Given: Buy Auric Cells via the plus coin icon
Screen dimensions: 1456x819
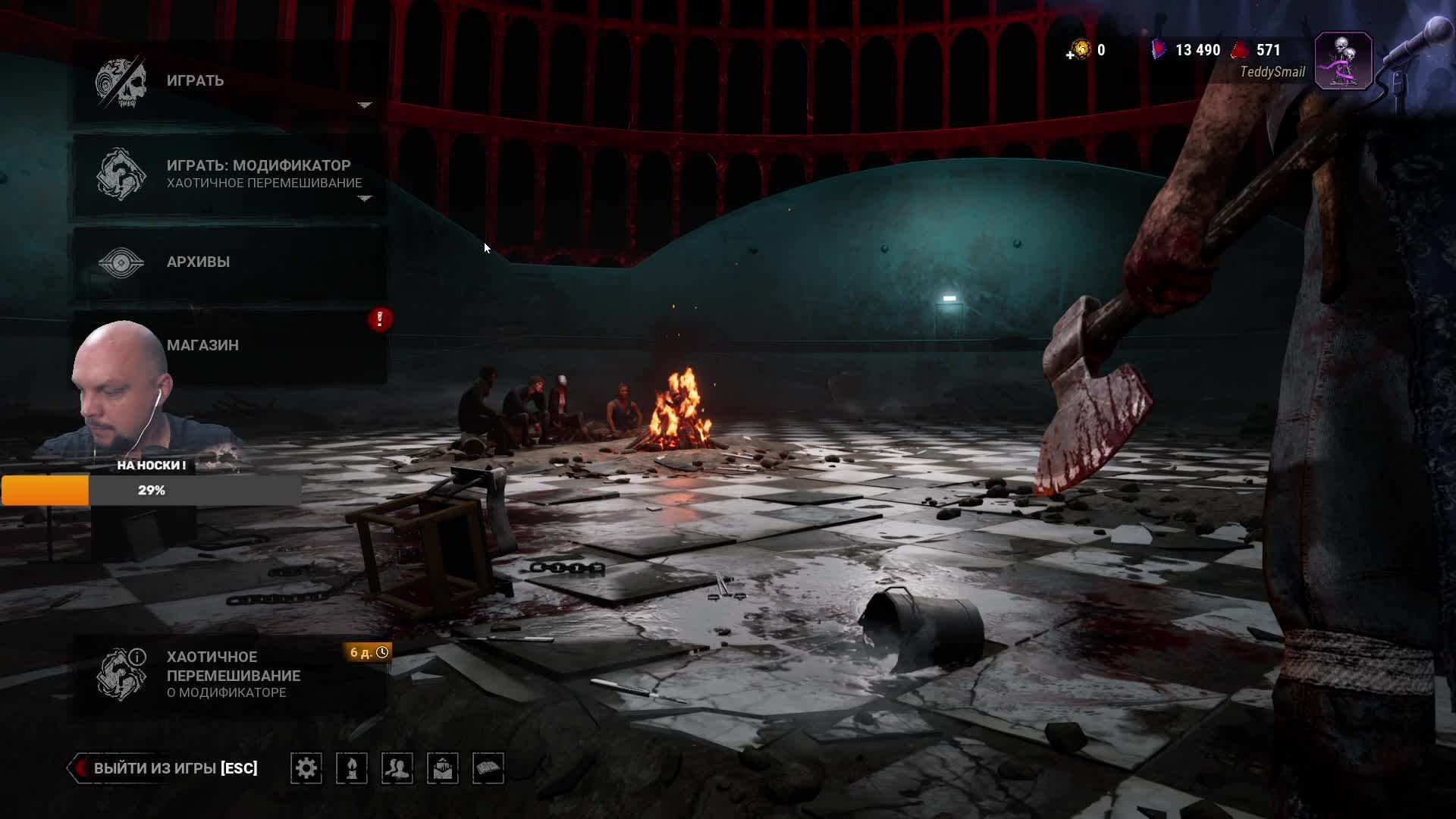Looking at the screenshot, I should (1080, 51).
